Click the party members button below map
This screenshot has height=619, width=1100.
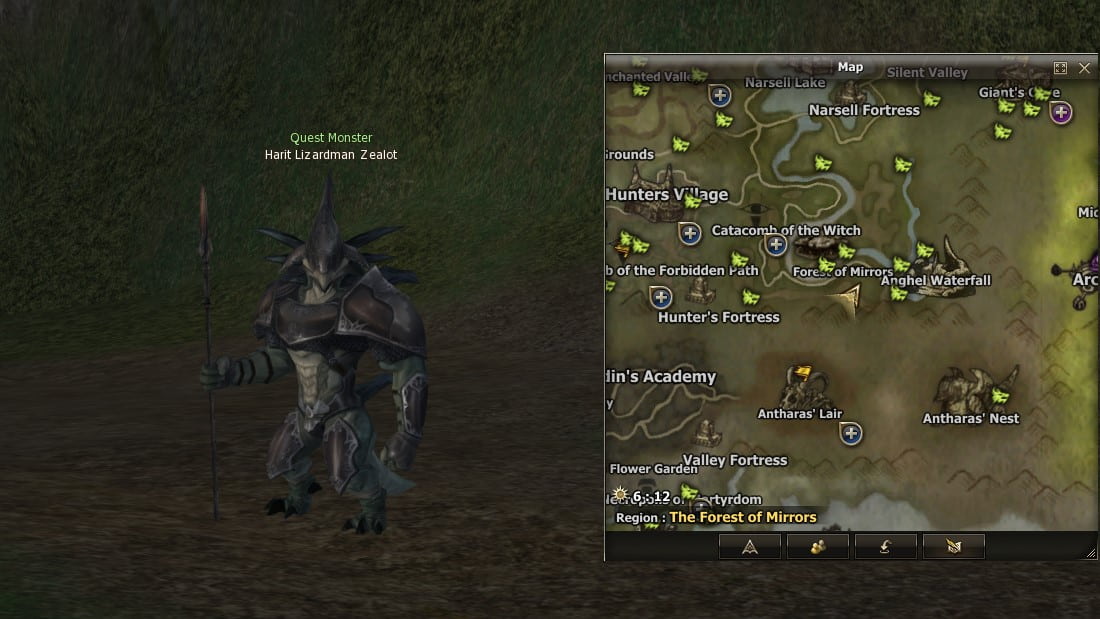[x=817, y=546]
